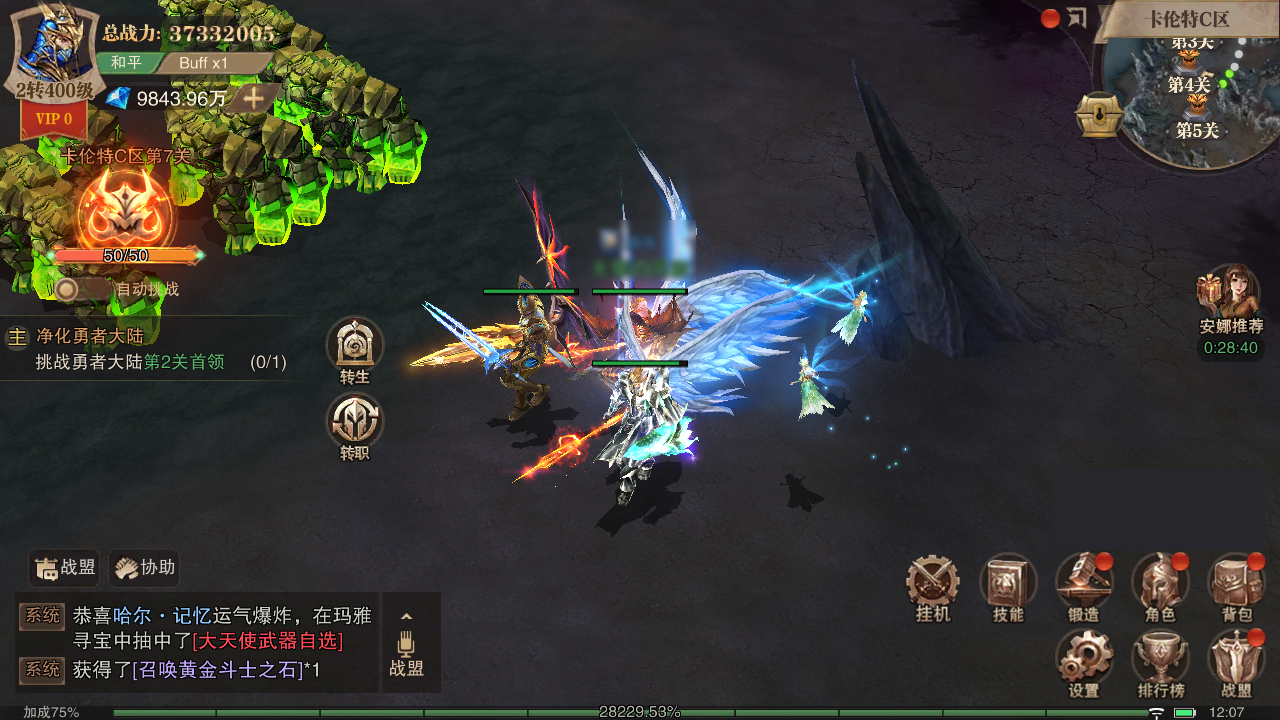Select the 净化勇者大陆 main quest tracker
1280x720 pixels.
[150, 349]
